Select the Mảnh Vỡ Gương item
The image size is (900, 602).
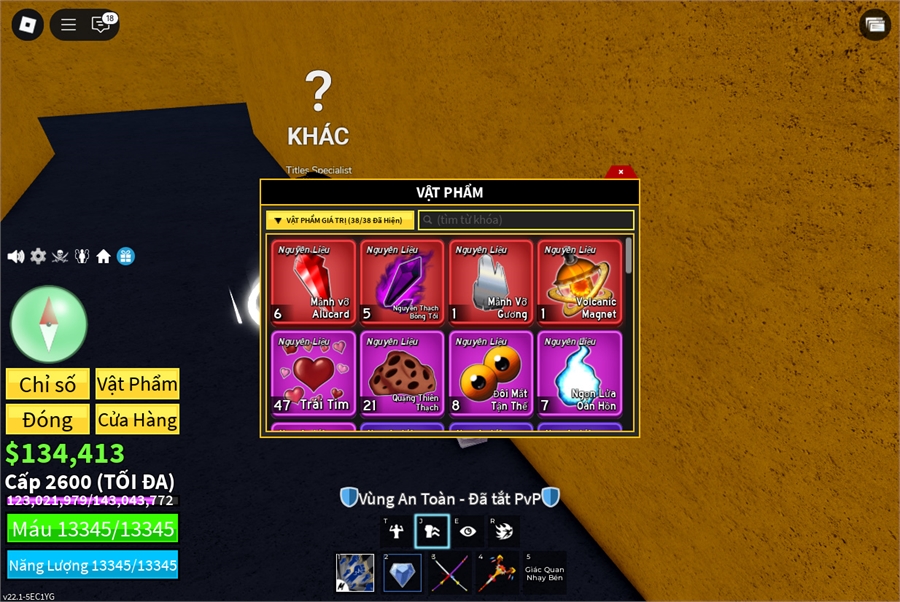491,282
